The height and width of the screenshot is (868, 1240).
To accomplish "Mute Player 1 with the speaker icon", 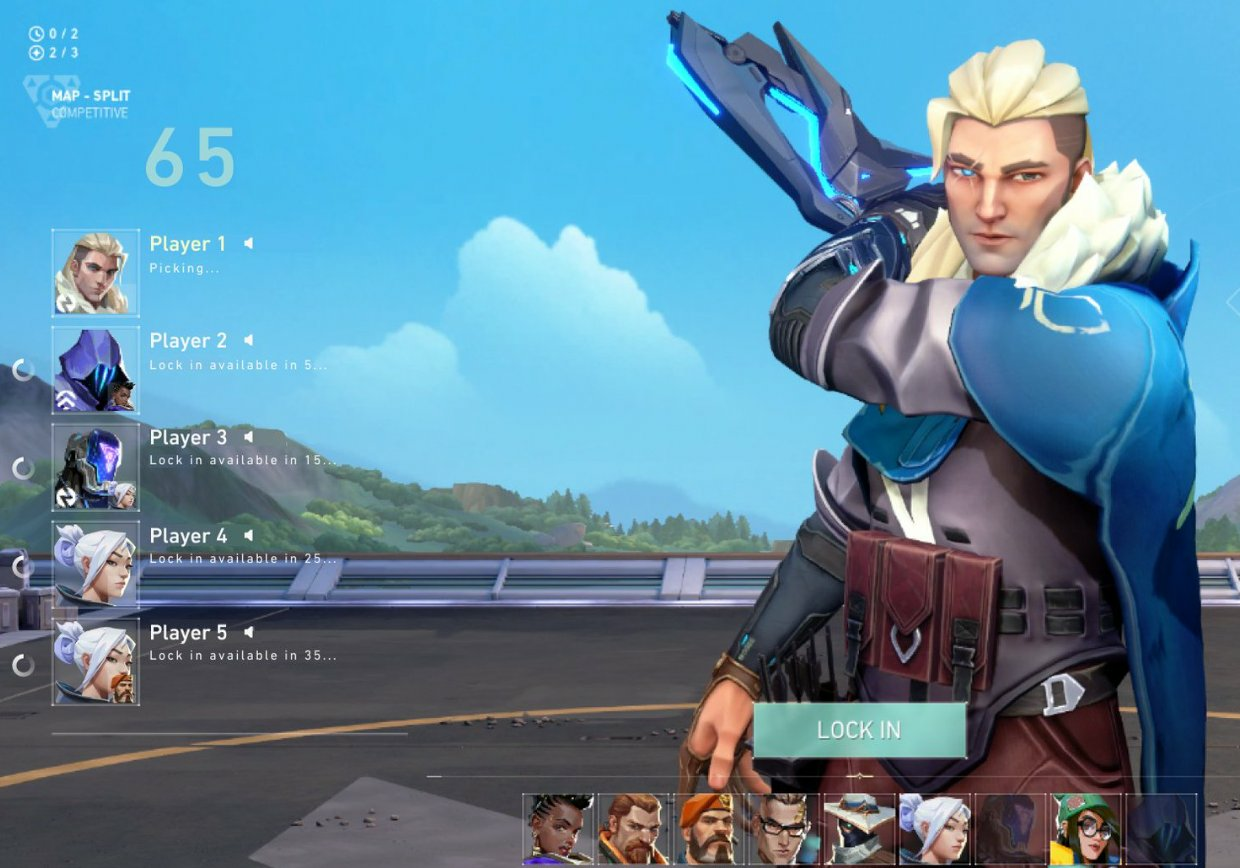I will pos(248,243).
